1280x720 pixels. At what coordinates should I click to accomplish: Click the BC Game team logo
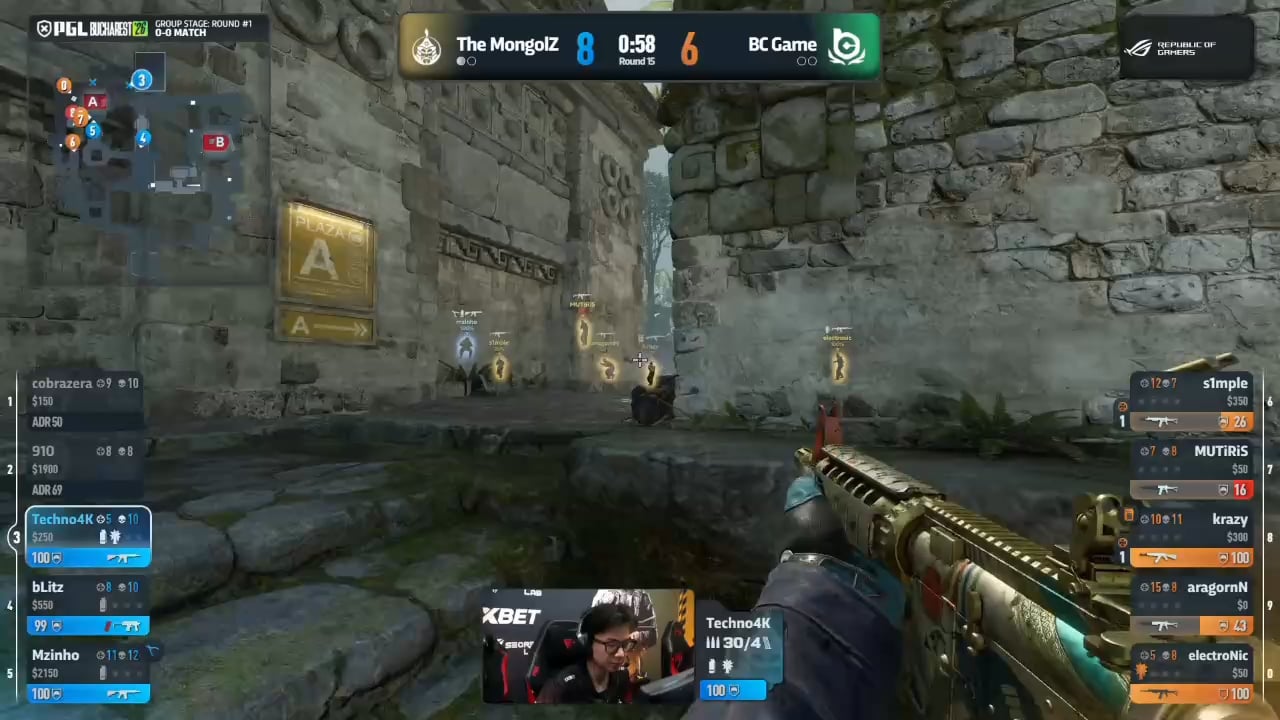848,46
